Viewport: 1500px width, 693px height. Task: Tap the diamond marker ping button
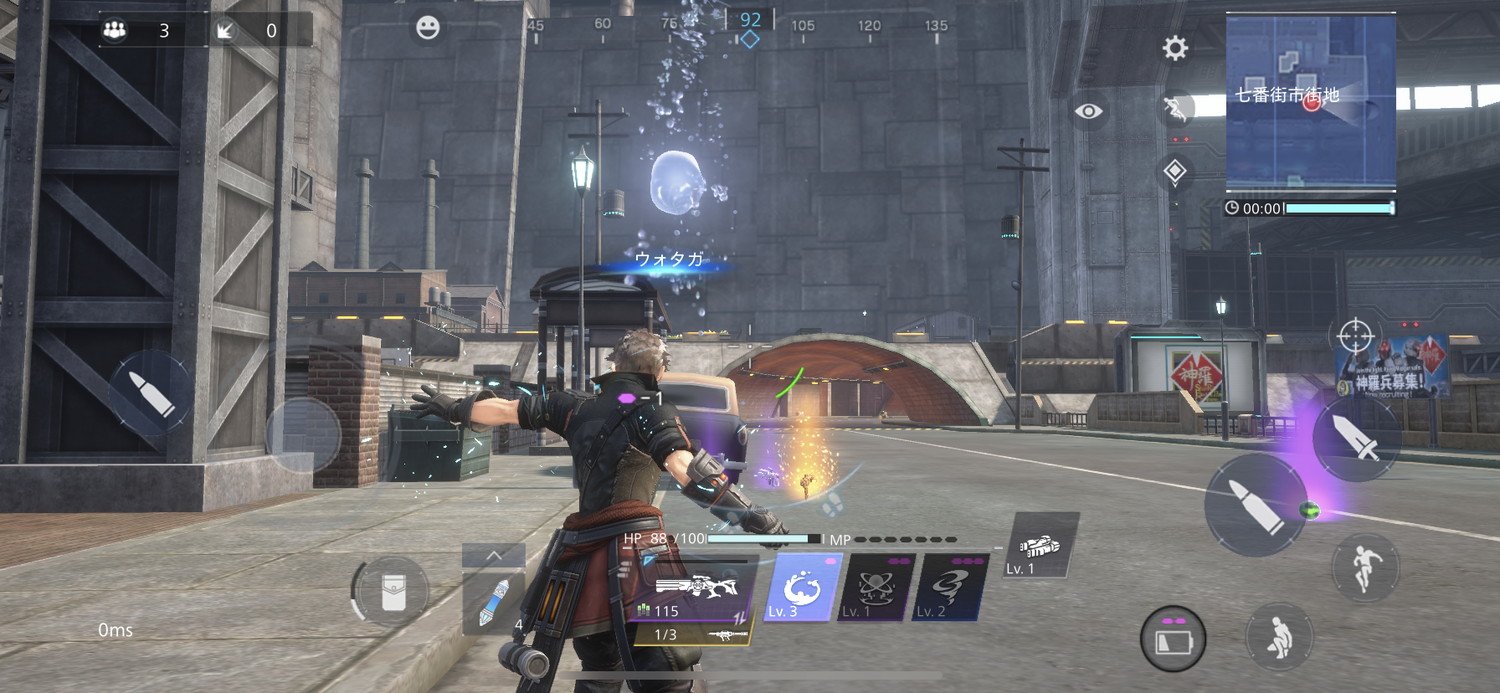pos(1175,171)
